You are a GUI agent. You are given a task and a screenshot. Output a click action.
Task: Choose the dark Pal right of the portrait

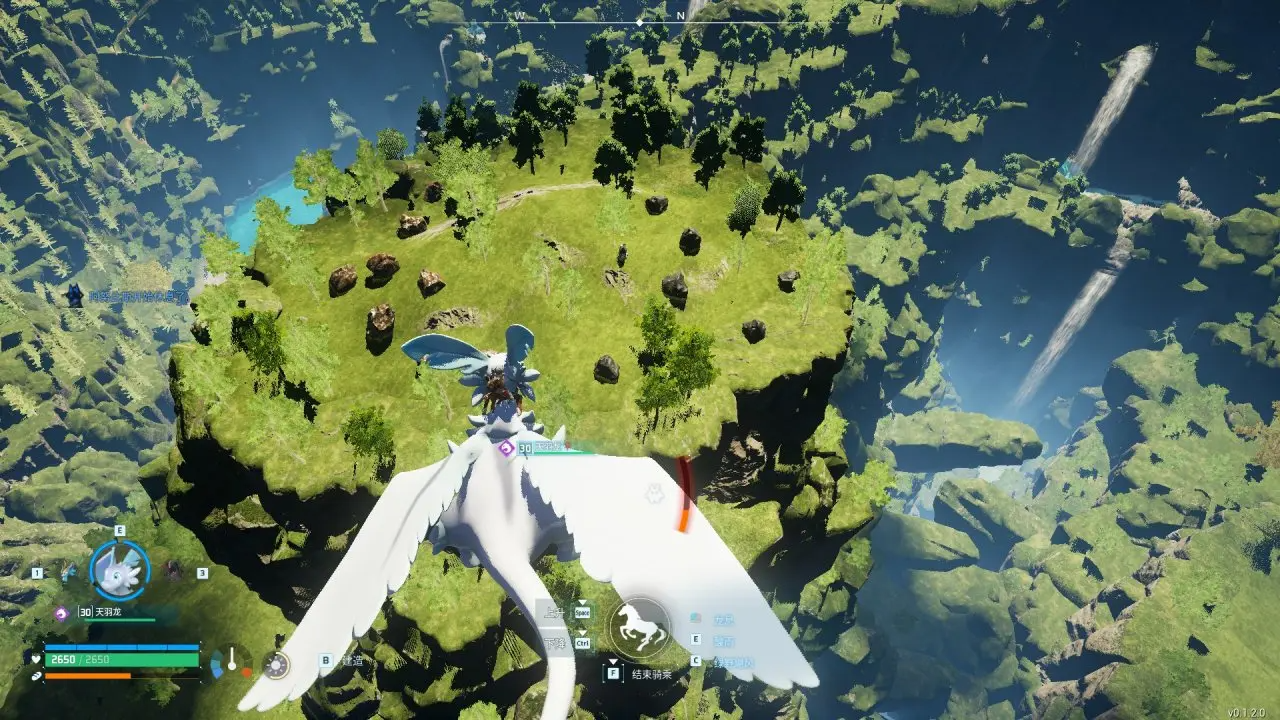pyautogui.click(x=173, y=571)
